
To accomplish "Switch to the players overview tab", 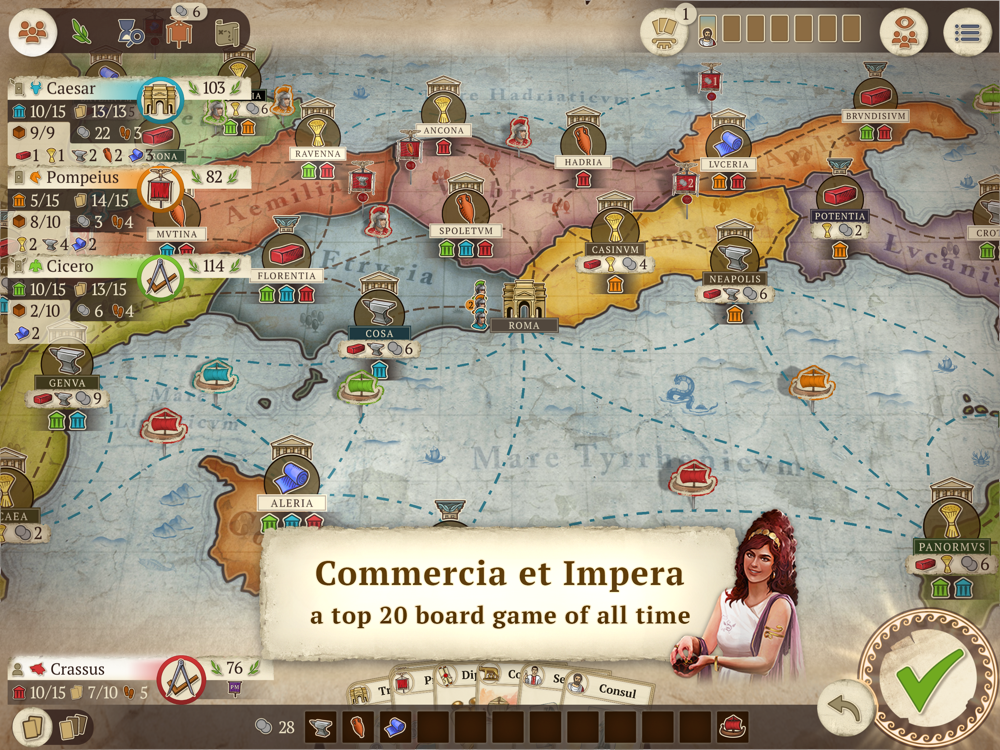I will coord(33,32).
